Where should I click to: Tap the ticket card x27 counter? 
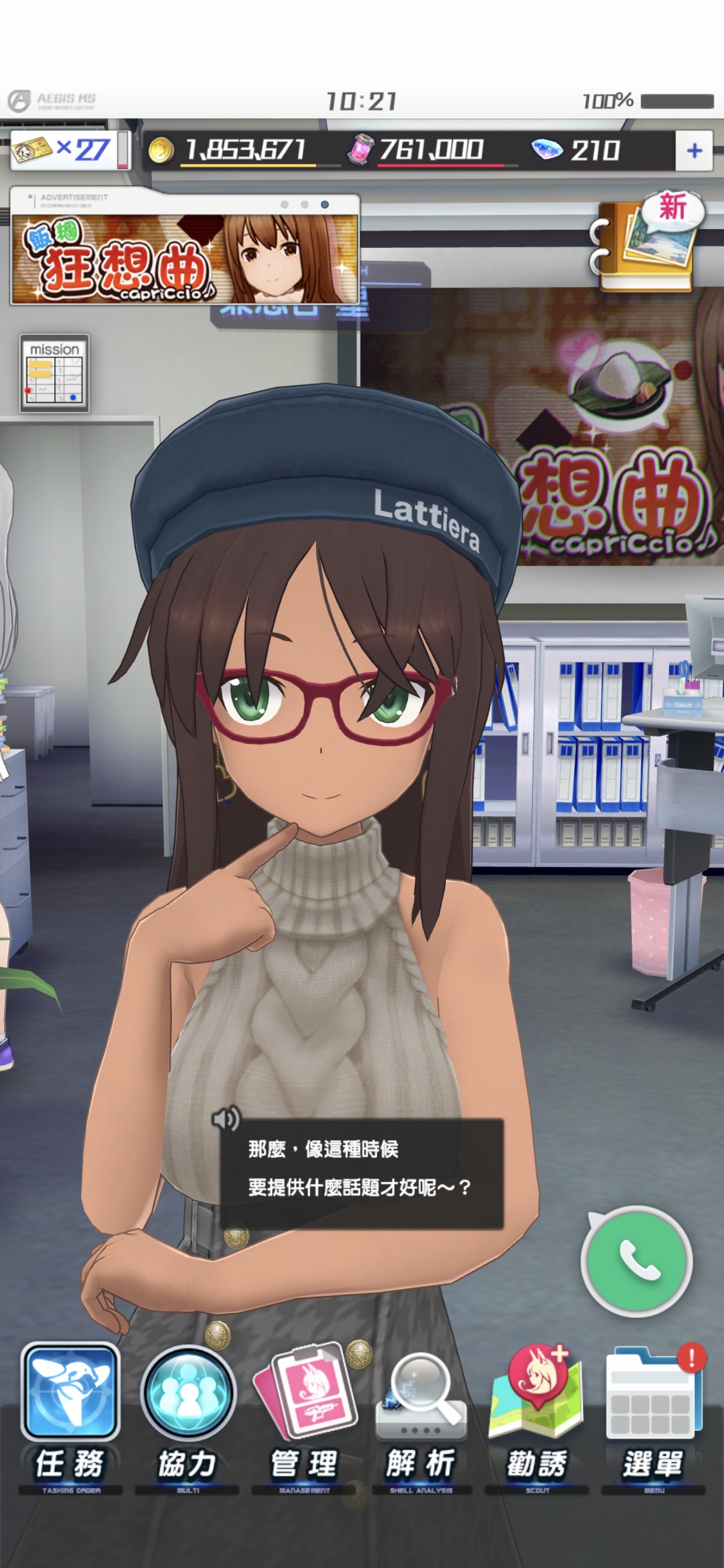pos(64,150)
